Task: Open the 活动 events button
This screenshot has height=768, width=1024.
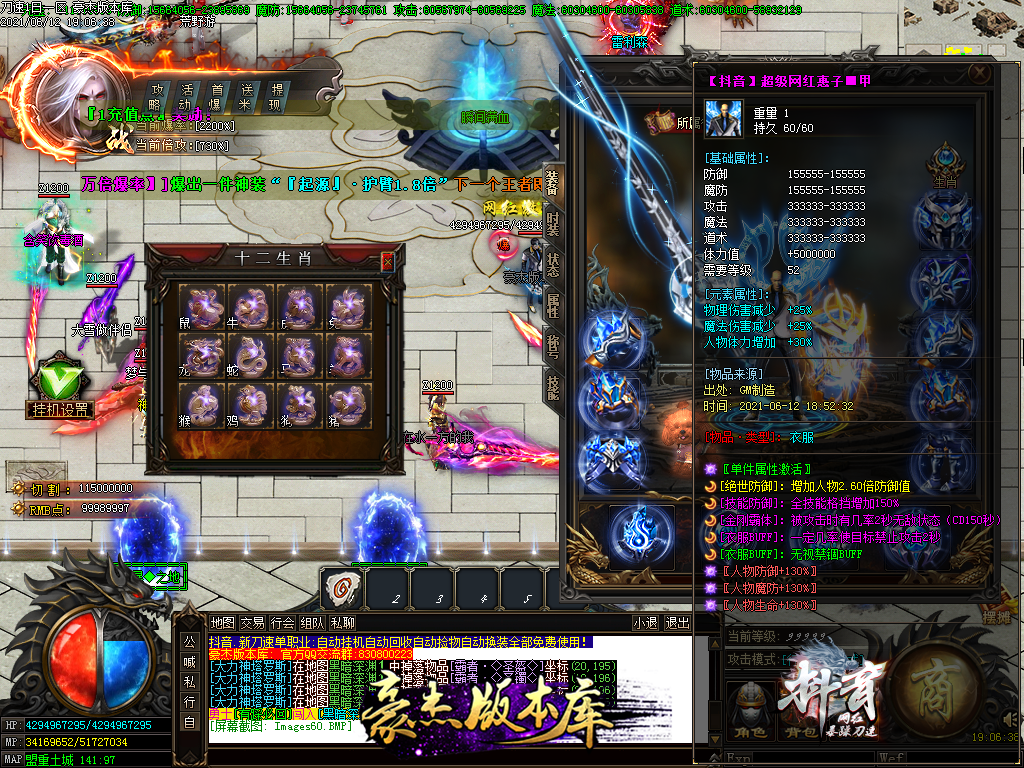Action: click(186, 96)
